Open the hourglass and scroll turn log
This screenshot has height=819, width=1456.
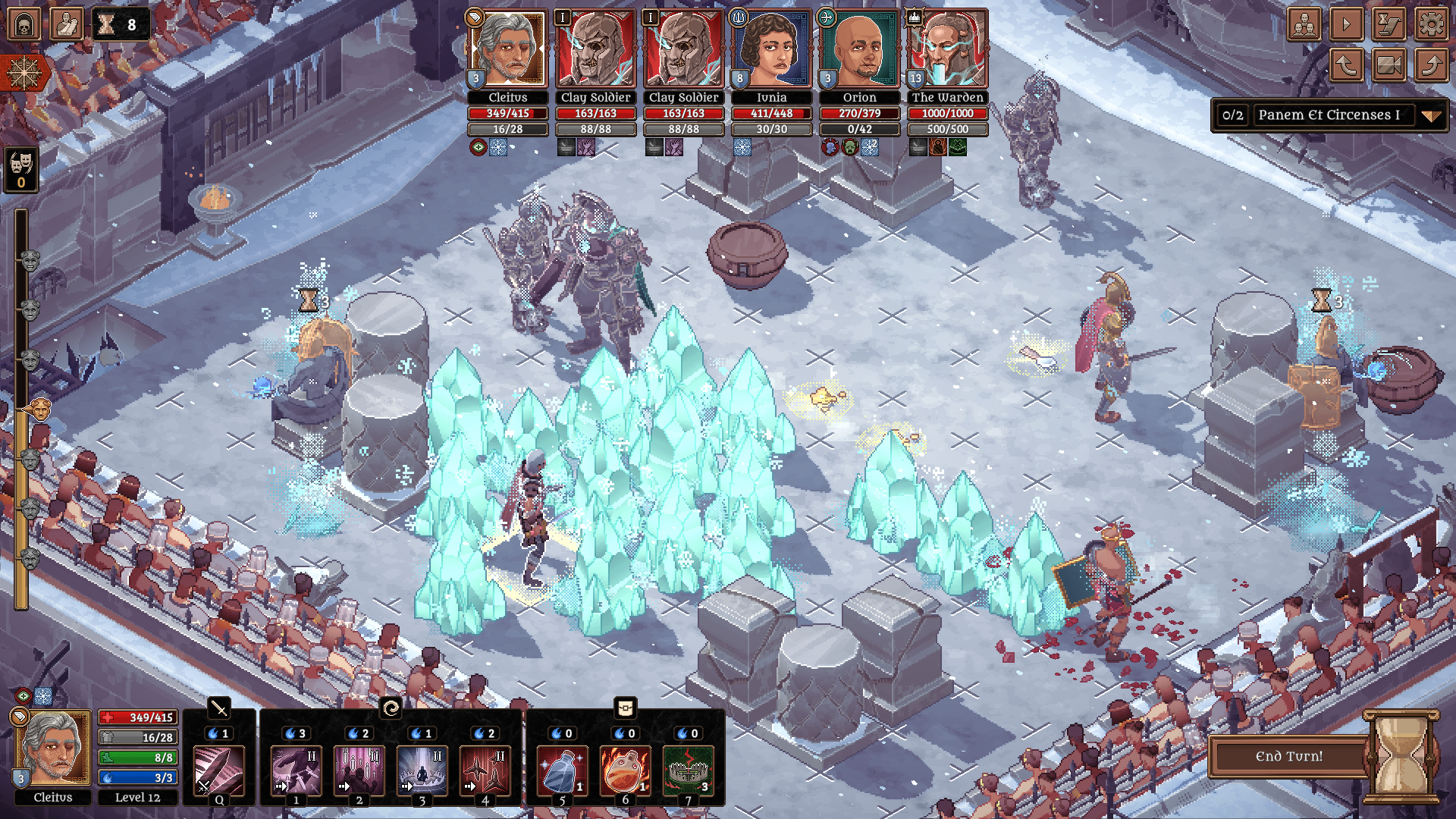click(x=1389, y=25)
